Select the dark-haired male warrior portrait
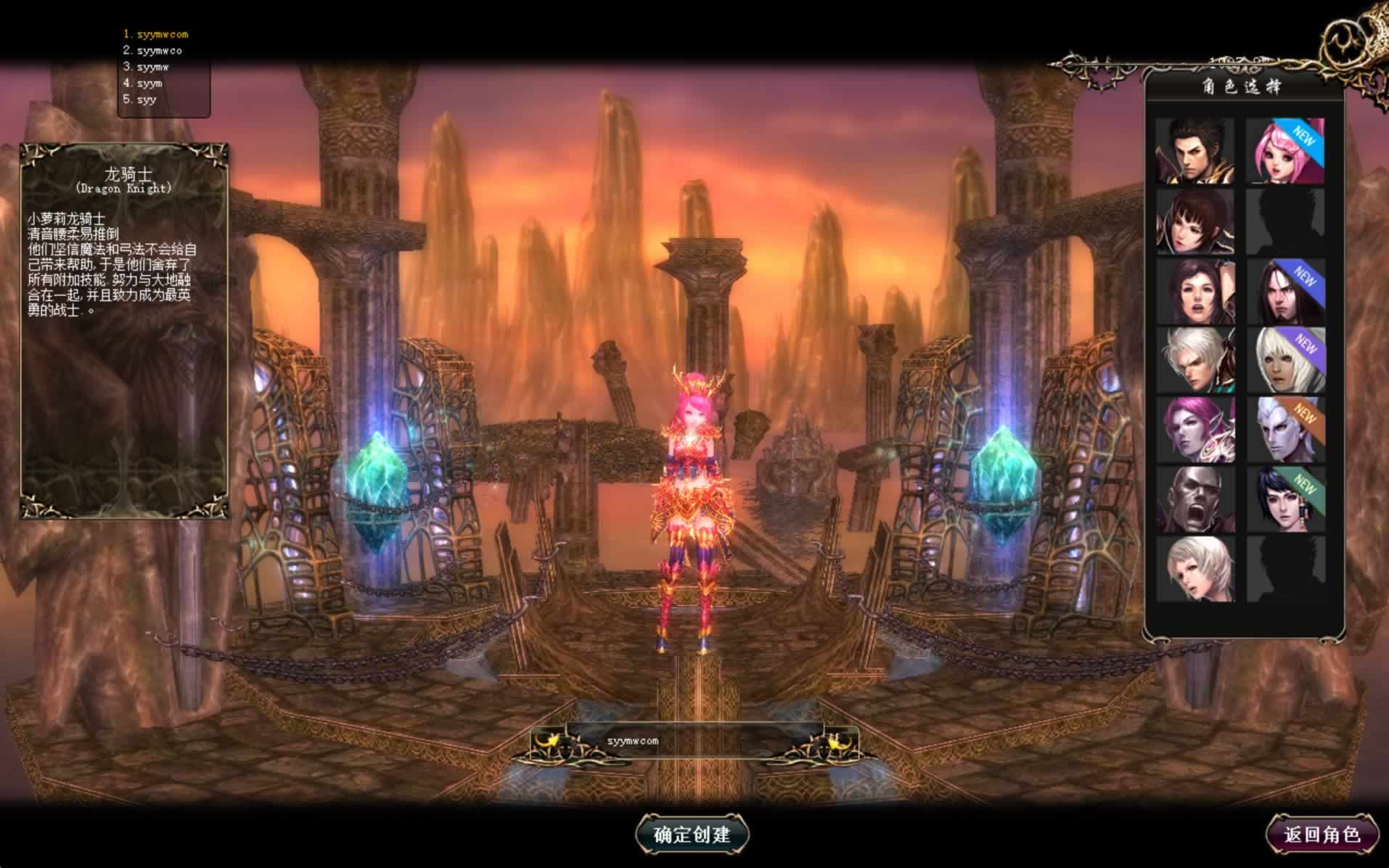The image size is (1389, 868). (1195, 151)
